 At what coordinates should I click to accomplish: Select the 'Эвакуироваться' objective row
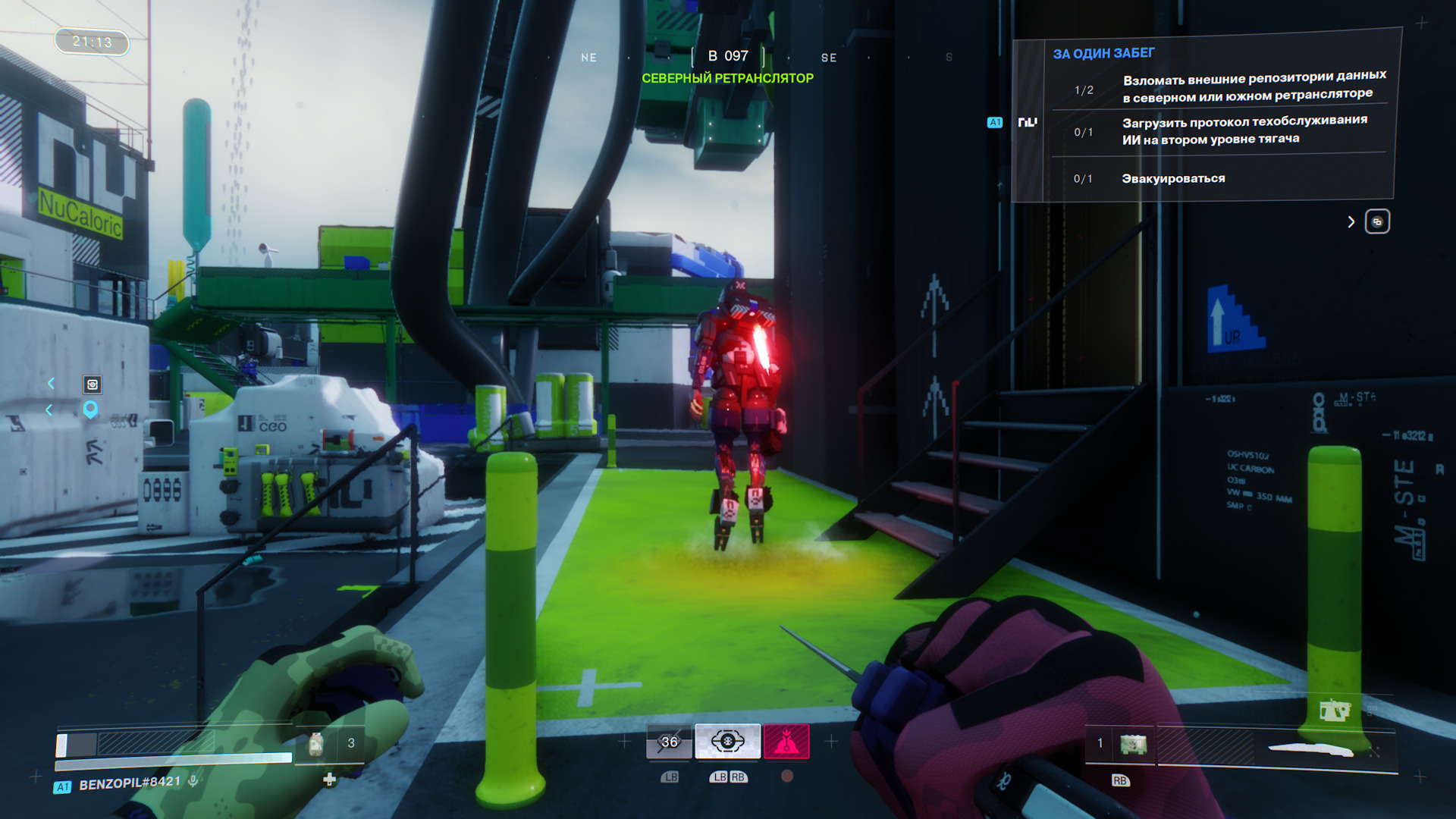coord(1173,179)
